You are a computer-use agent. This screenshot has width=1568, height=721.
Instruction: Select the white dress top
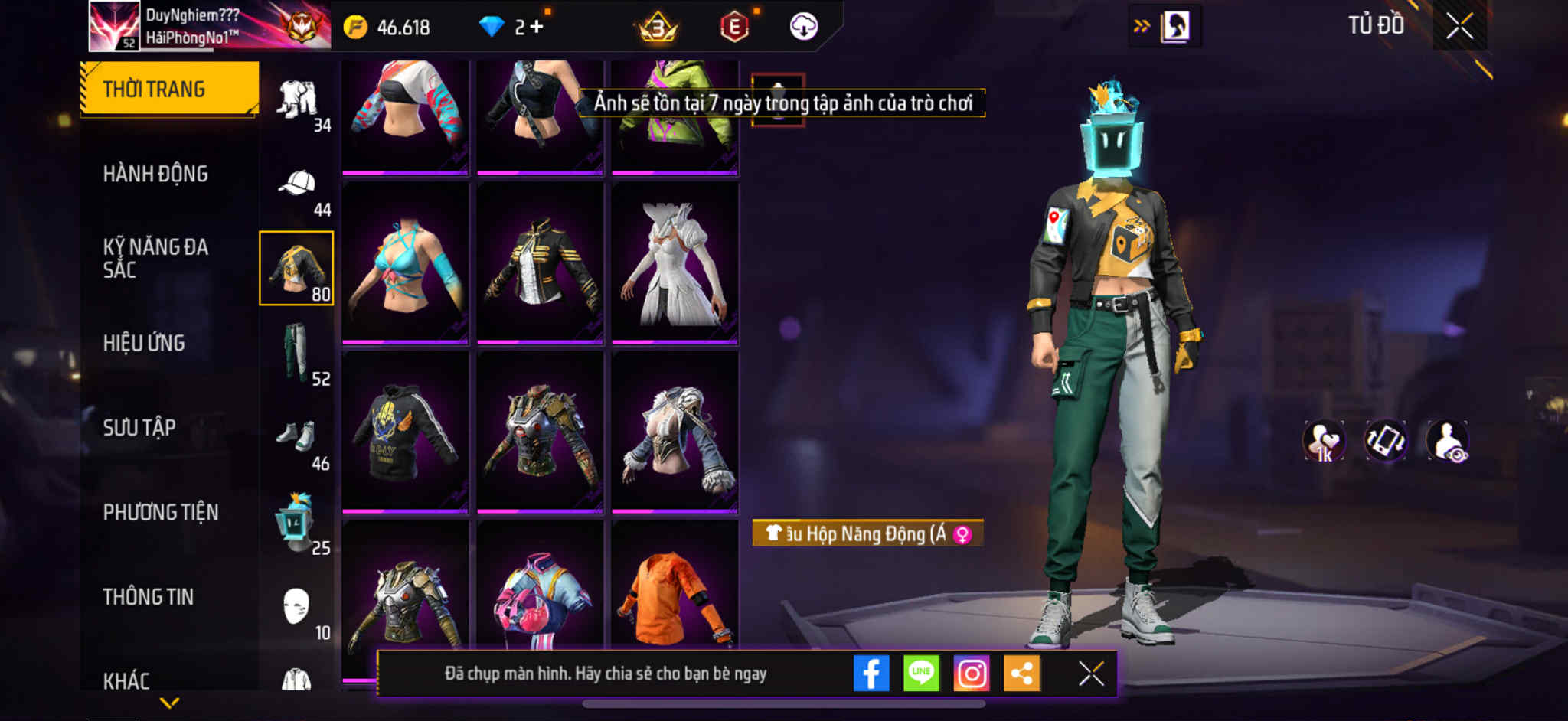point(675,263)
